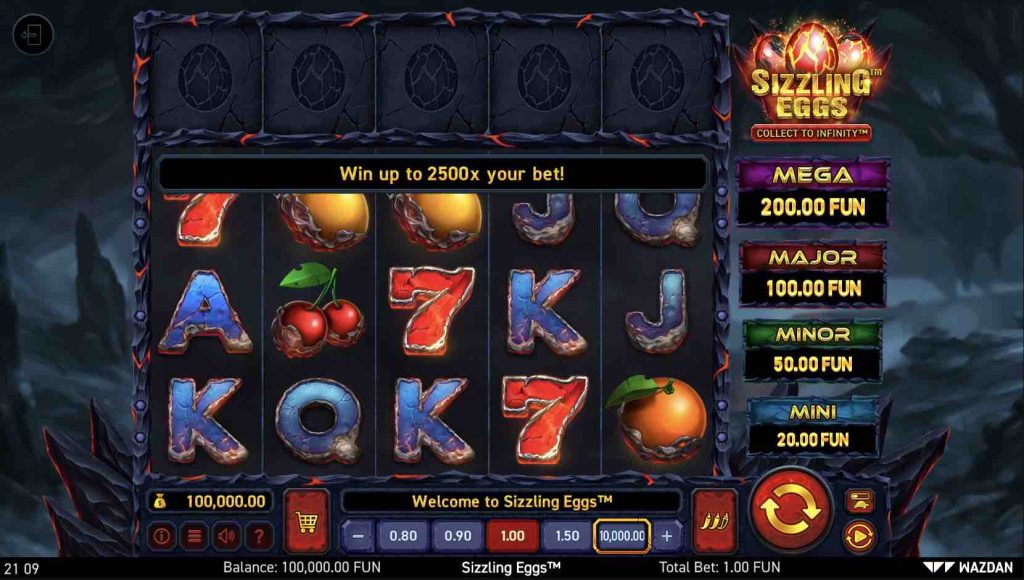Toggle the sound speaker icon

click(227, 535)
